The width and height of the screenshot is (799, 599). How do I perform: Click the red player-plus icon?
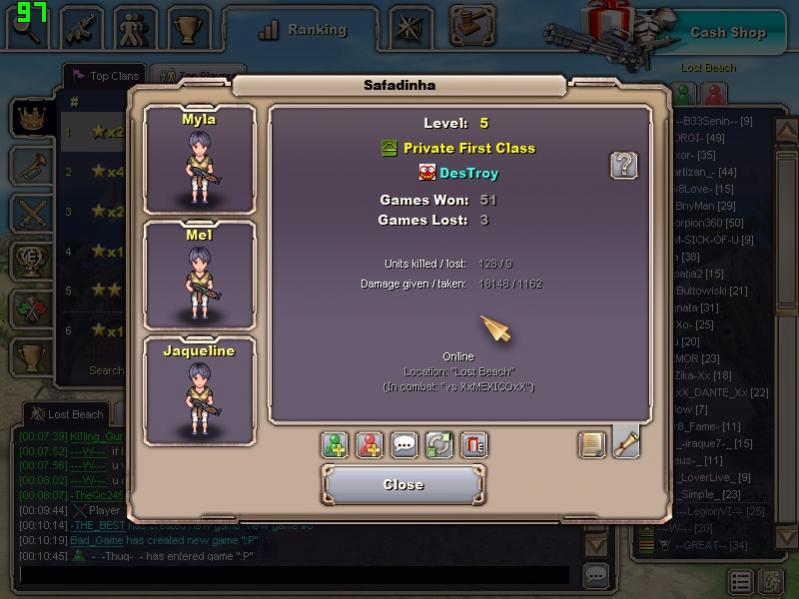pos(370,445)
